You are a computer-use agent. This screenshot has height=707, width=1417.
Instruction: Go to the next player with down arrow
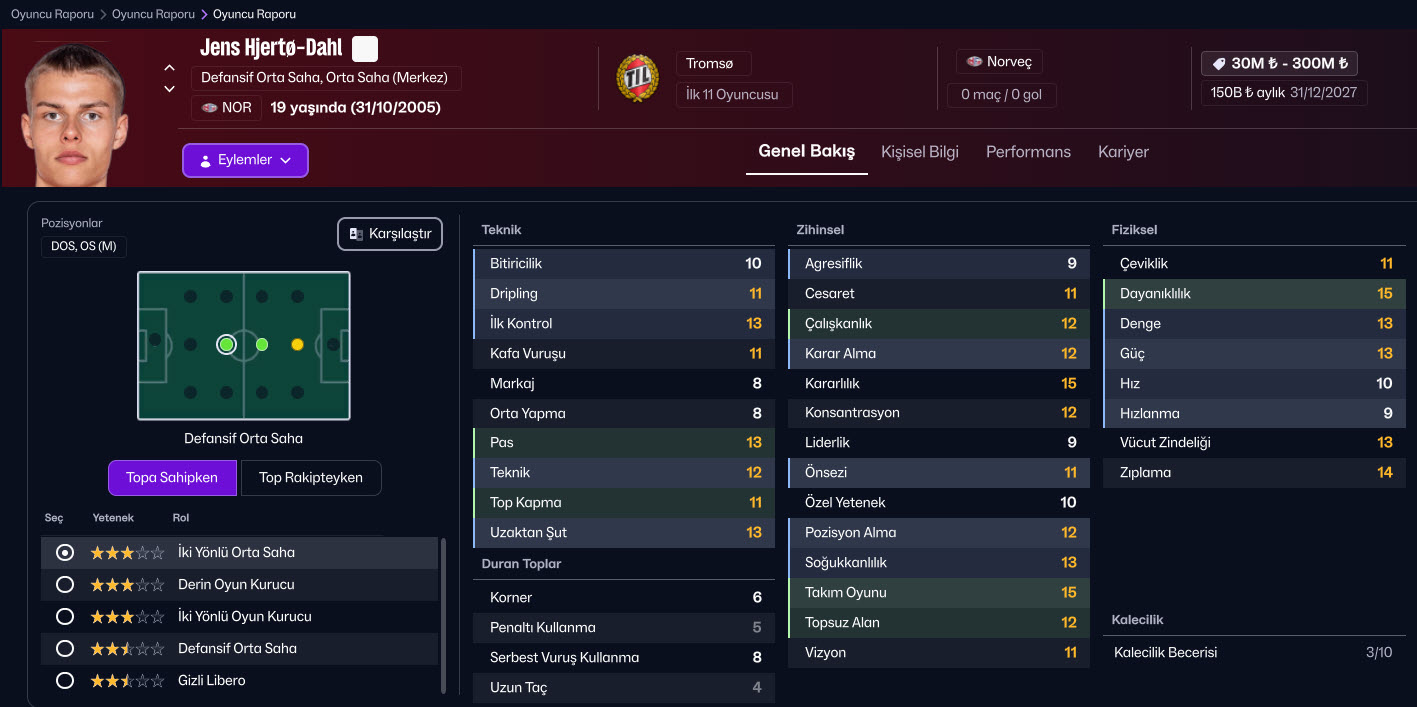pyautogui.click(x=170, y=89)
